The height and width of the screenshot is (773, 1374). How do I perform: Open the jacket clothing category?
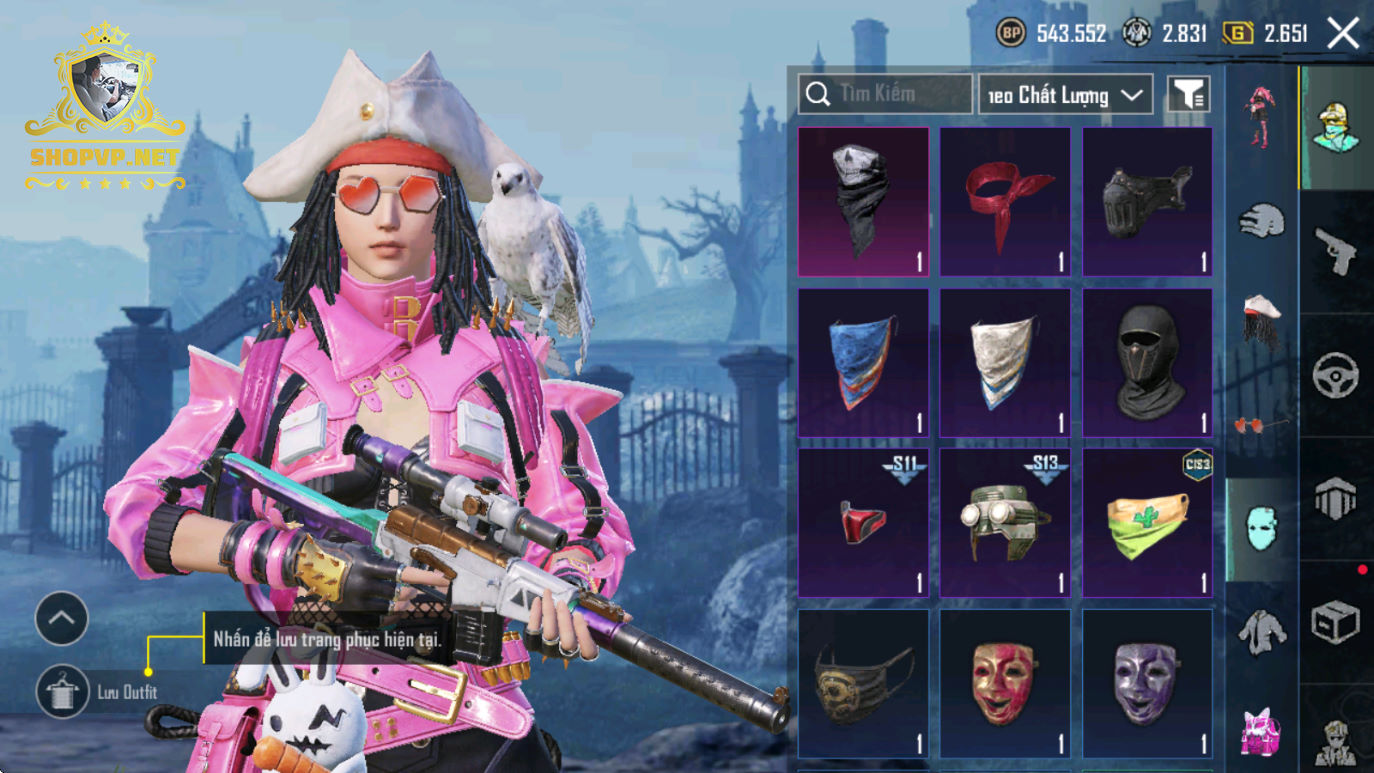pos(1261,632)
